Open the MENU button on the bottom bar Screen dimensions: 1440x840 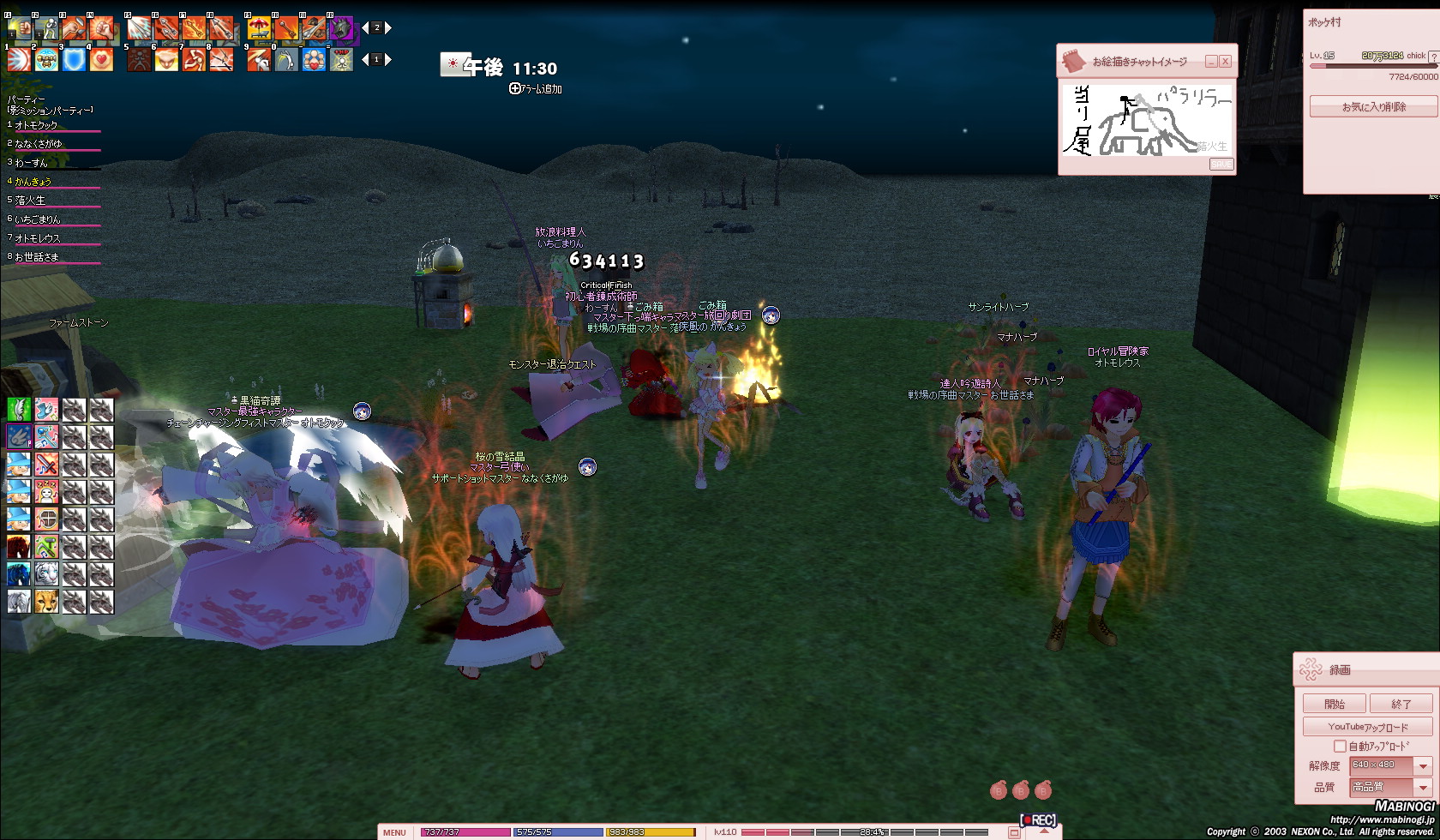[394, 832]
